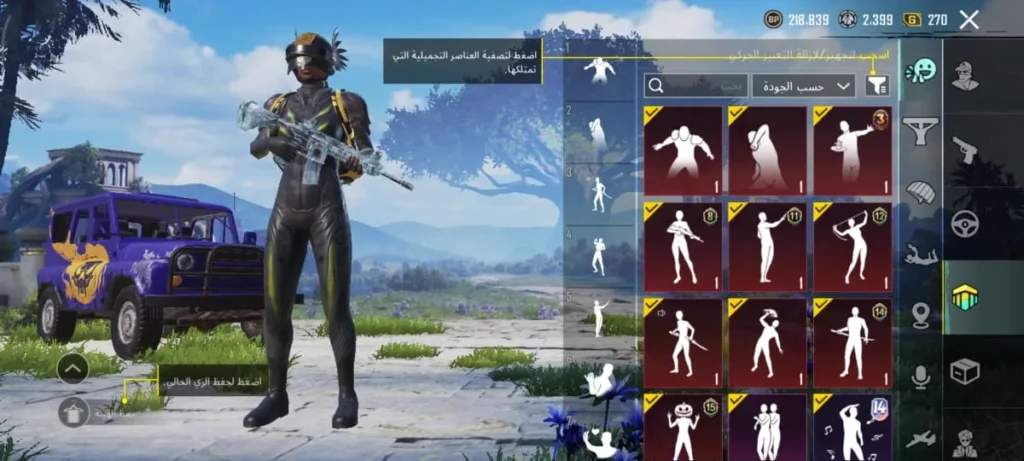Switch to the character outfit category

(x=965, y=75)
